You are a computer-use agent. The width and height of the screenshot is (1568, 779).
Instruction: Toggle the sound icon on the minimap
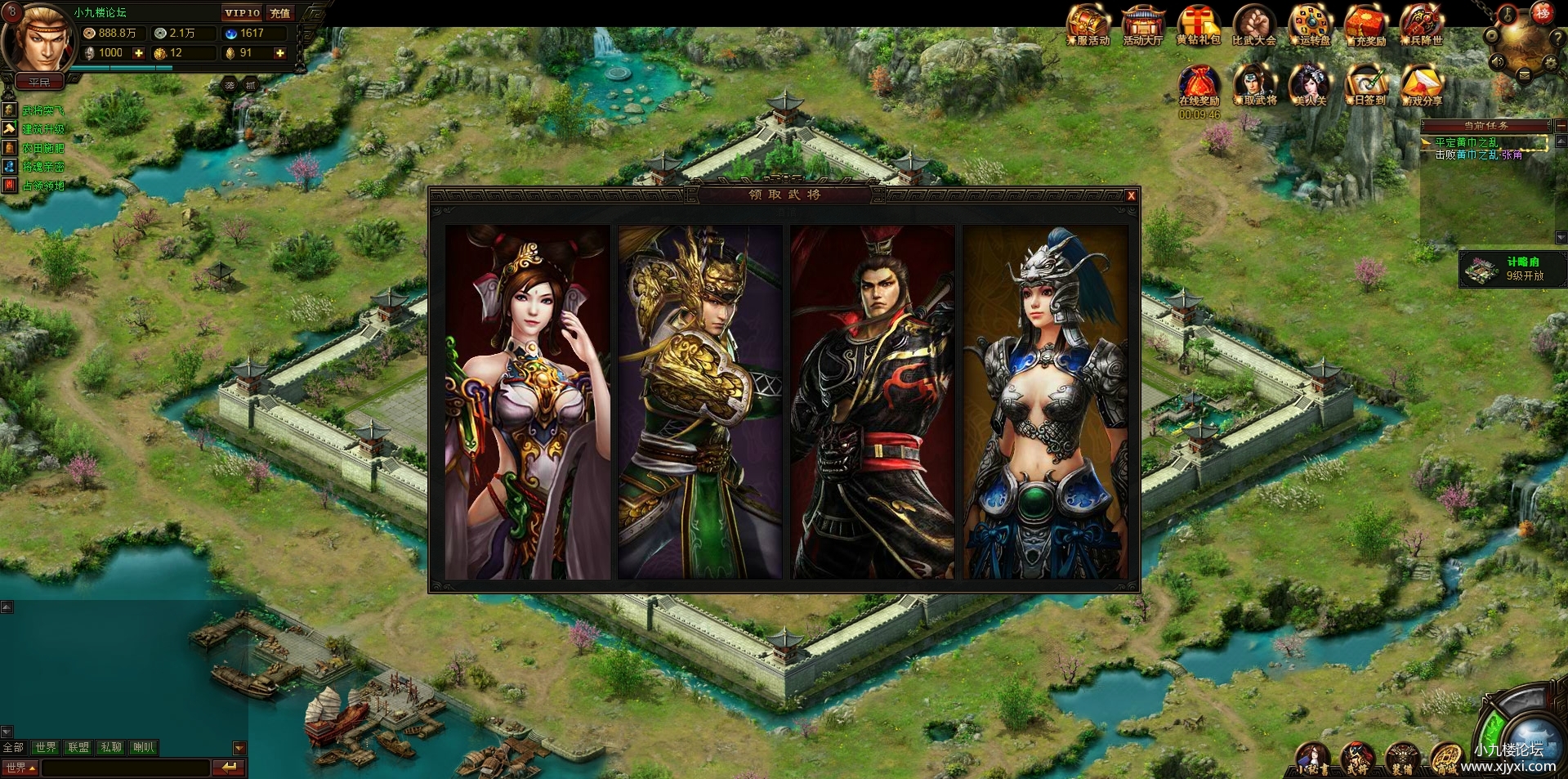pos(1497,60)
